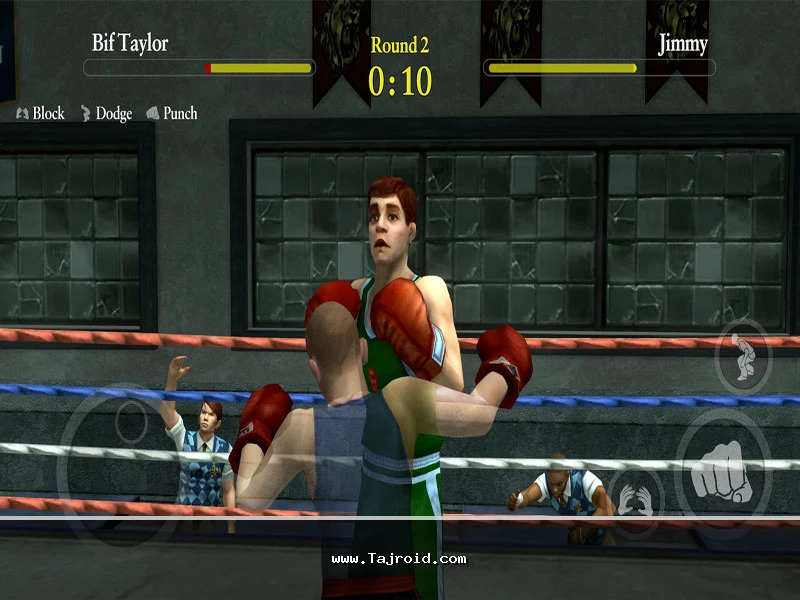
Task: Activate the open-hands block button
Action: tap(632, 497)
